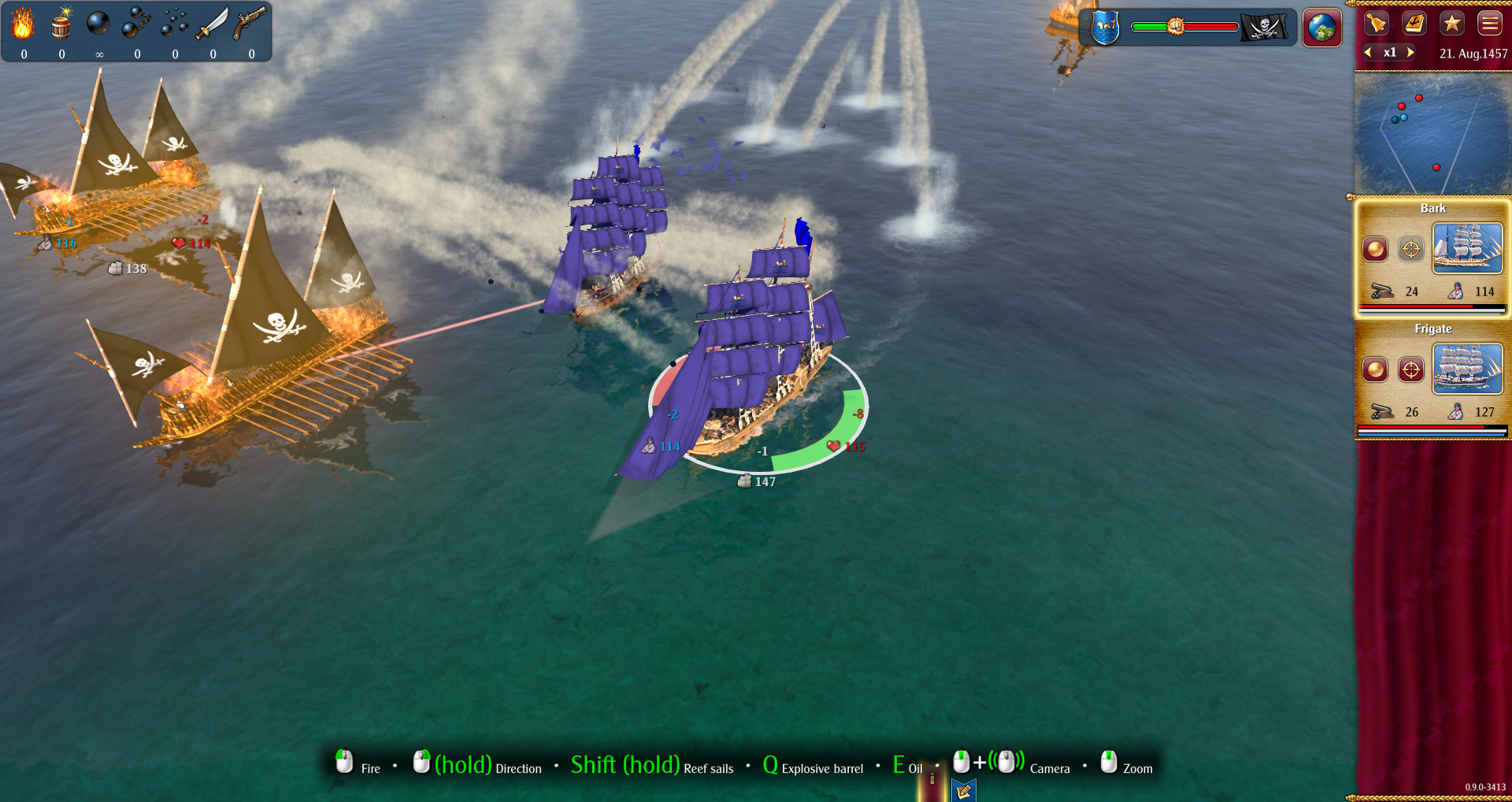Click the Bark's crosshair target button
This screenshot has width=1512, height=802.
click(x=1410, y=249)
